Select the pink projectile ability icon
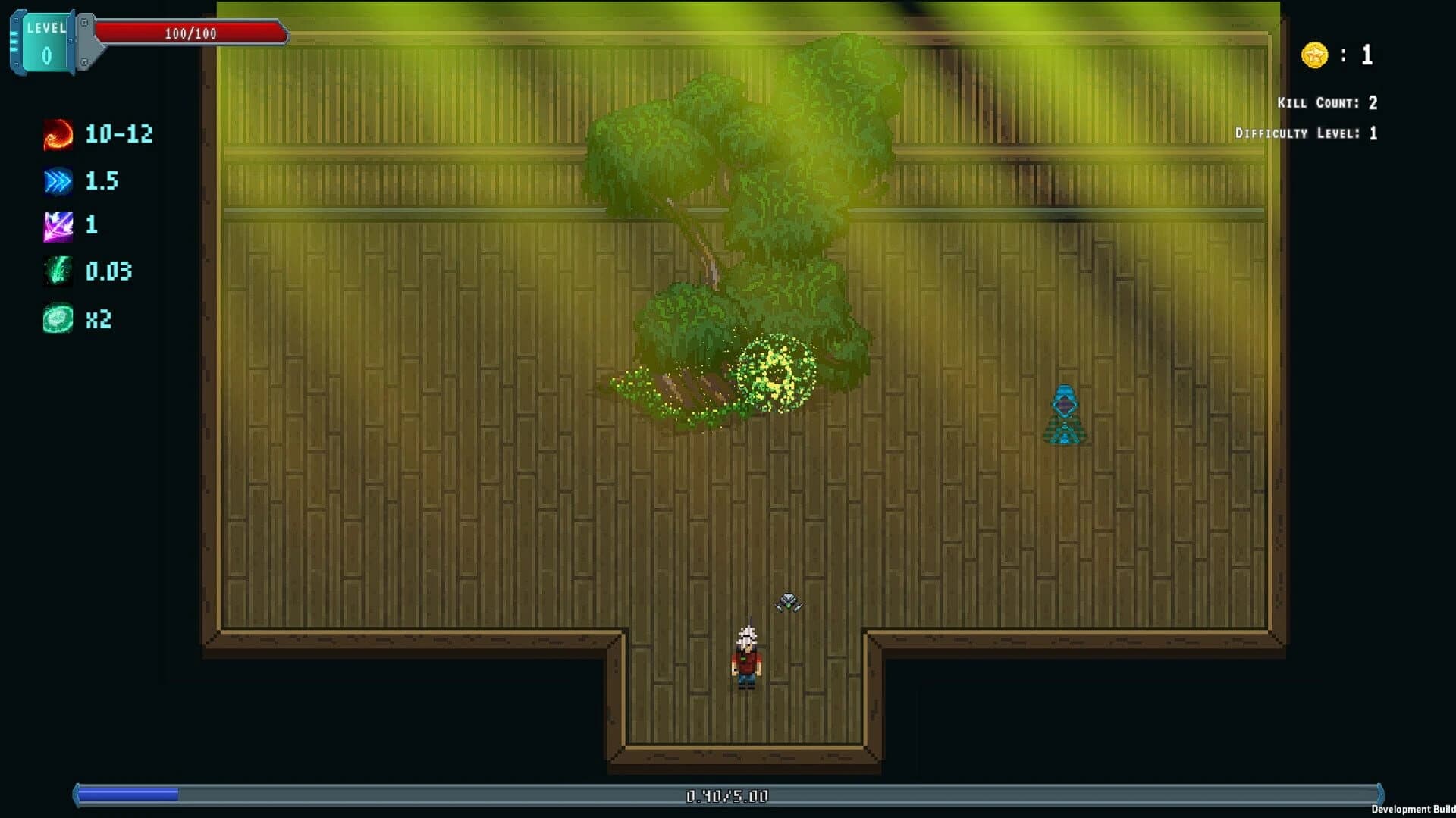The height and width of the screenshot is (818, 1456). point(57,226)
